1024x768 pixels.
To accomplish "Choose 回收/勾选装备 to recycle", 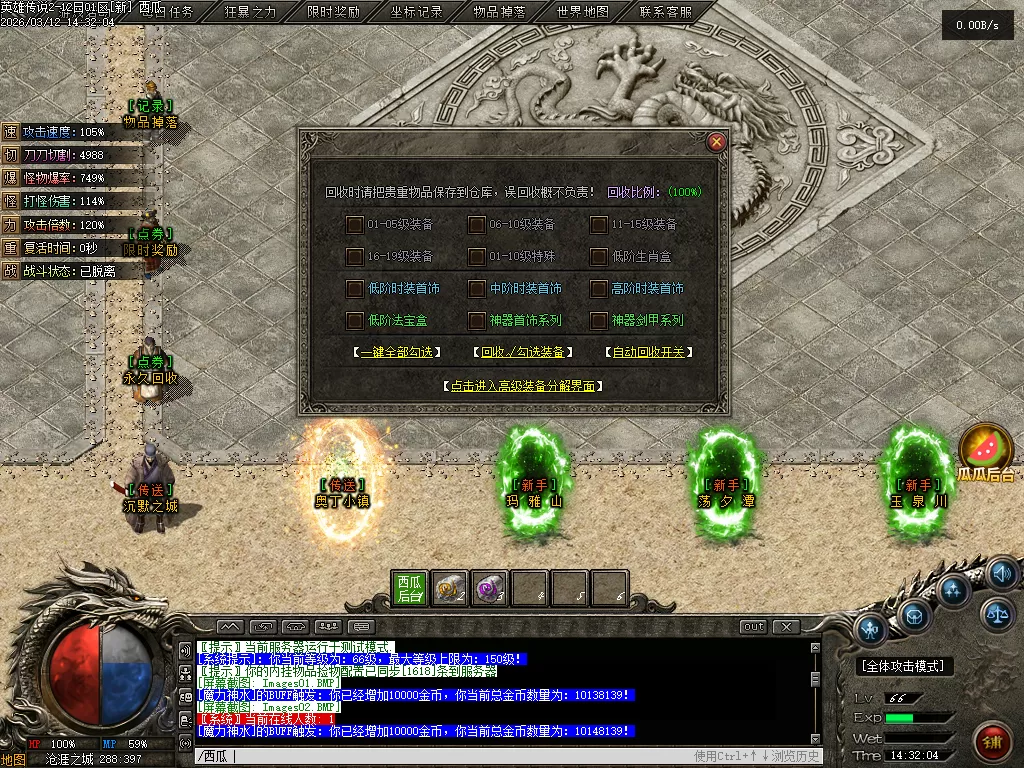I will pos(522,353).
